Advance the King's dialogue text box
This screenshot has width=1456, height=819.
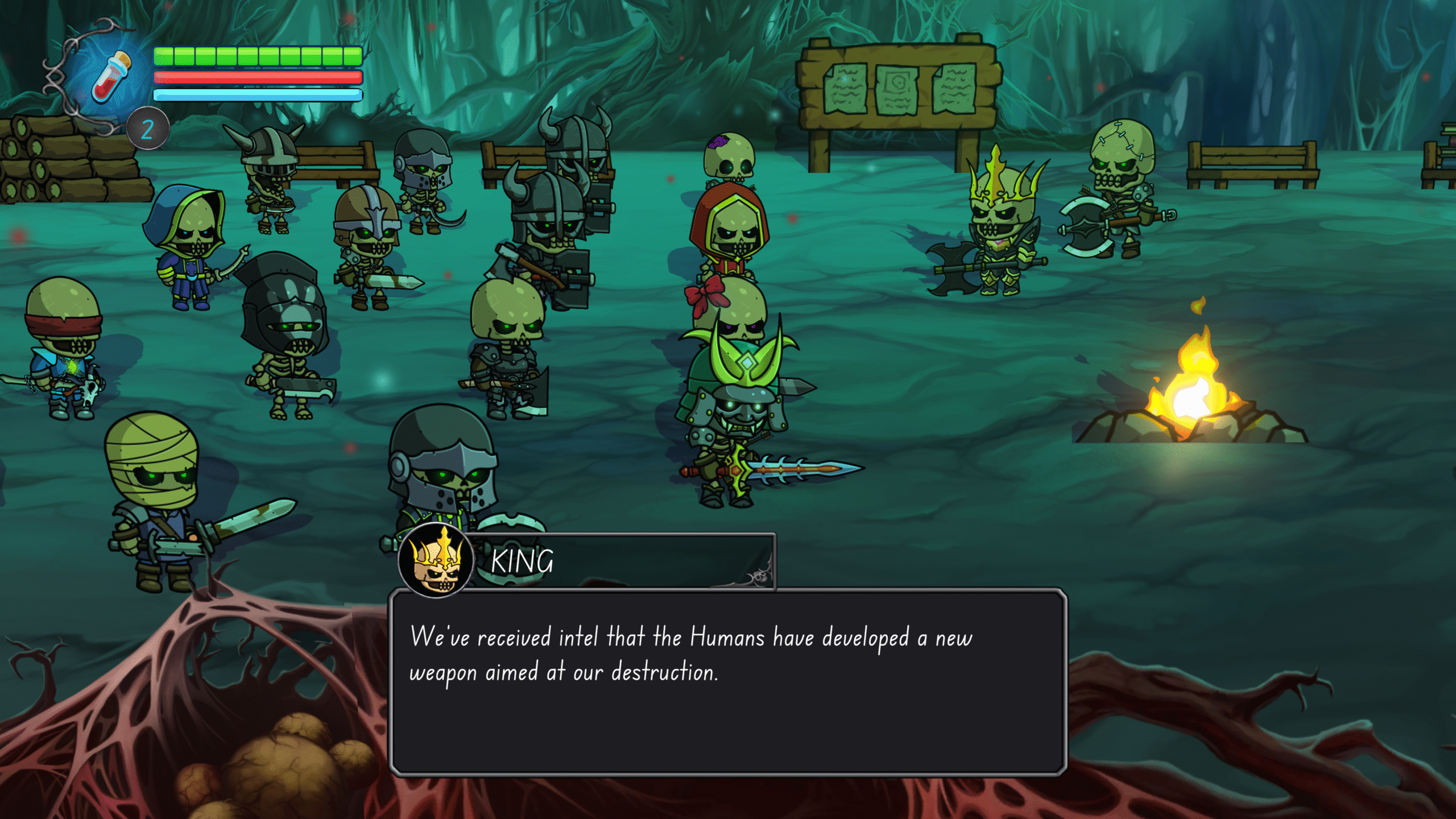coord(727,682)
